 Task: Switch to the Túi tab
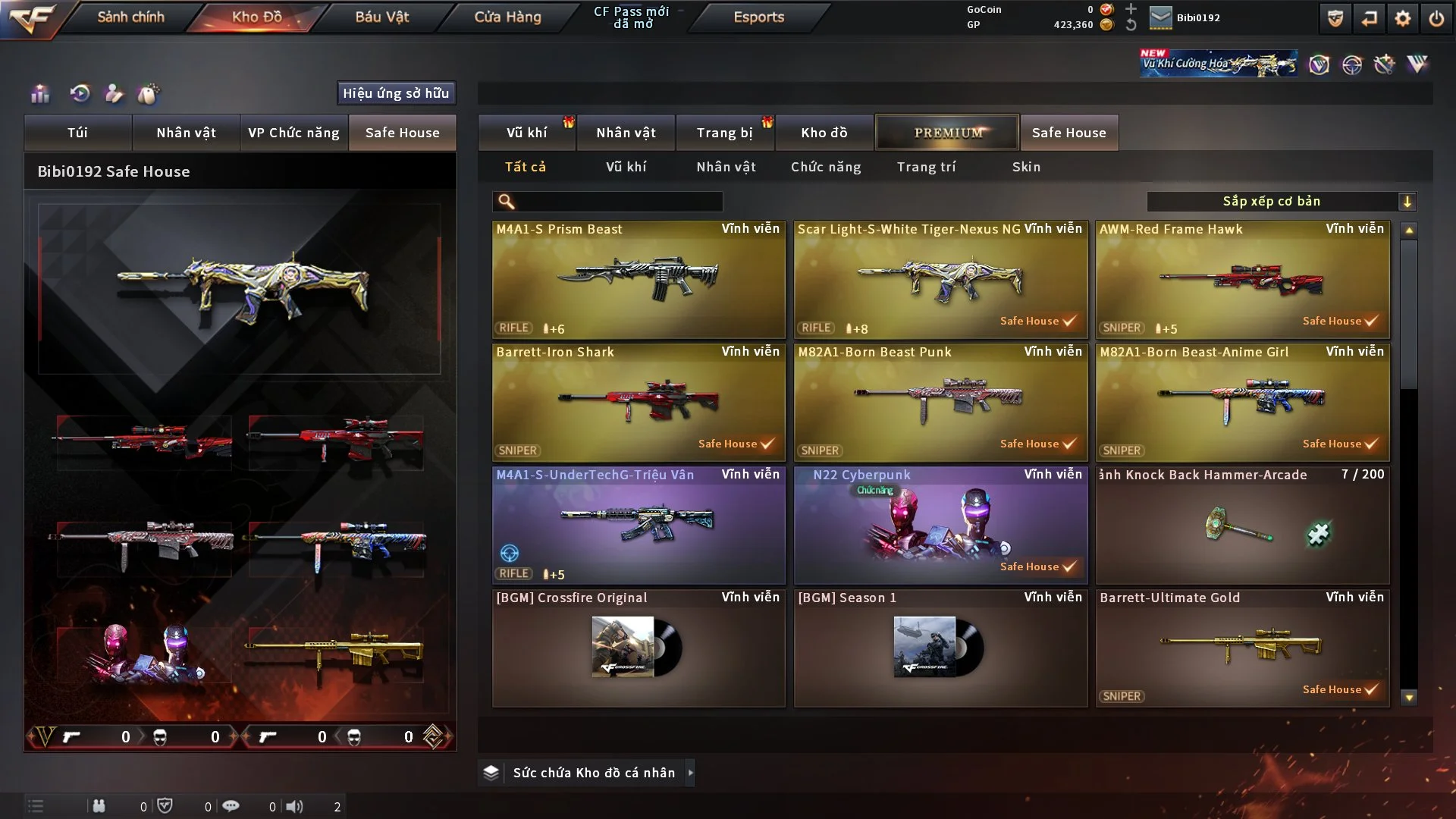77,133
